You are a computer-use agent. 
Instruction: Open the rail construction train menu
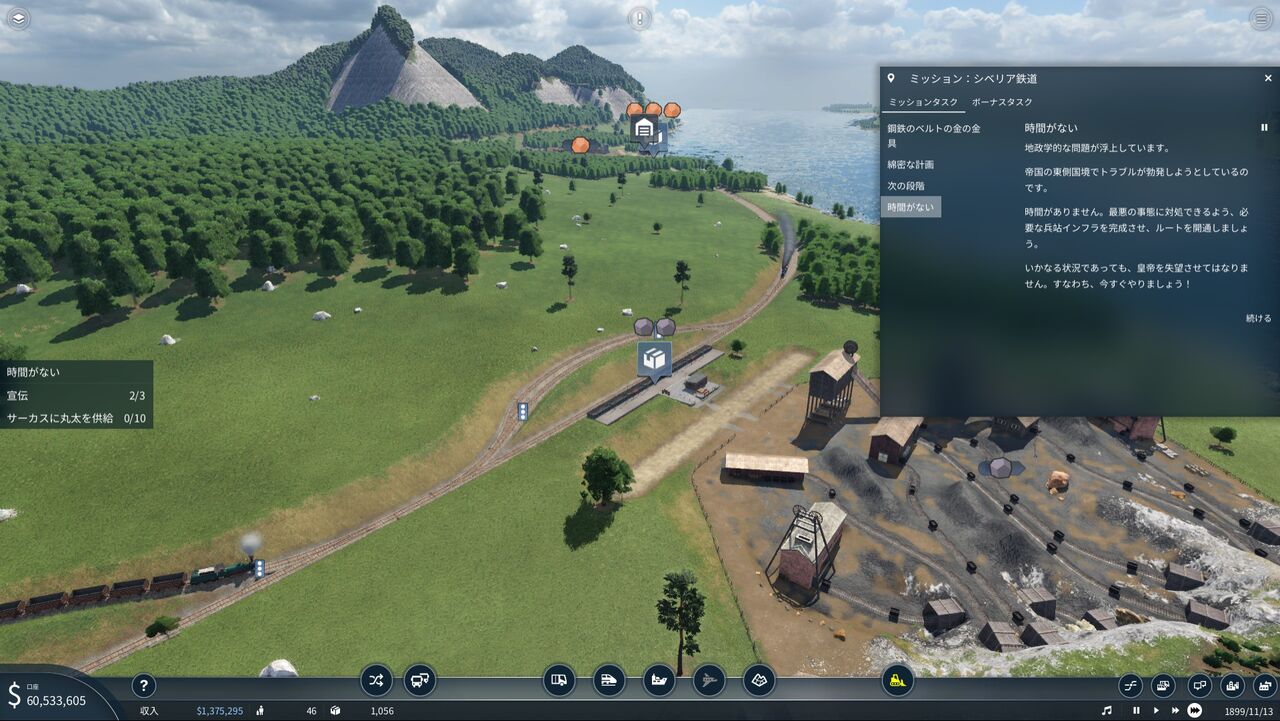tap(609, 681)
